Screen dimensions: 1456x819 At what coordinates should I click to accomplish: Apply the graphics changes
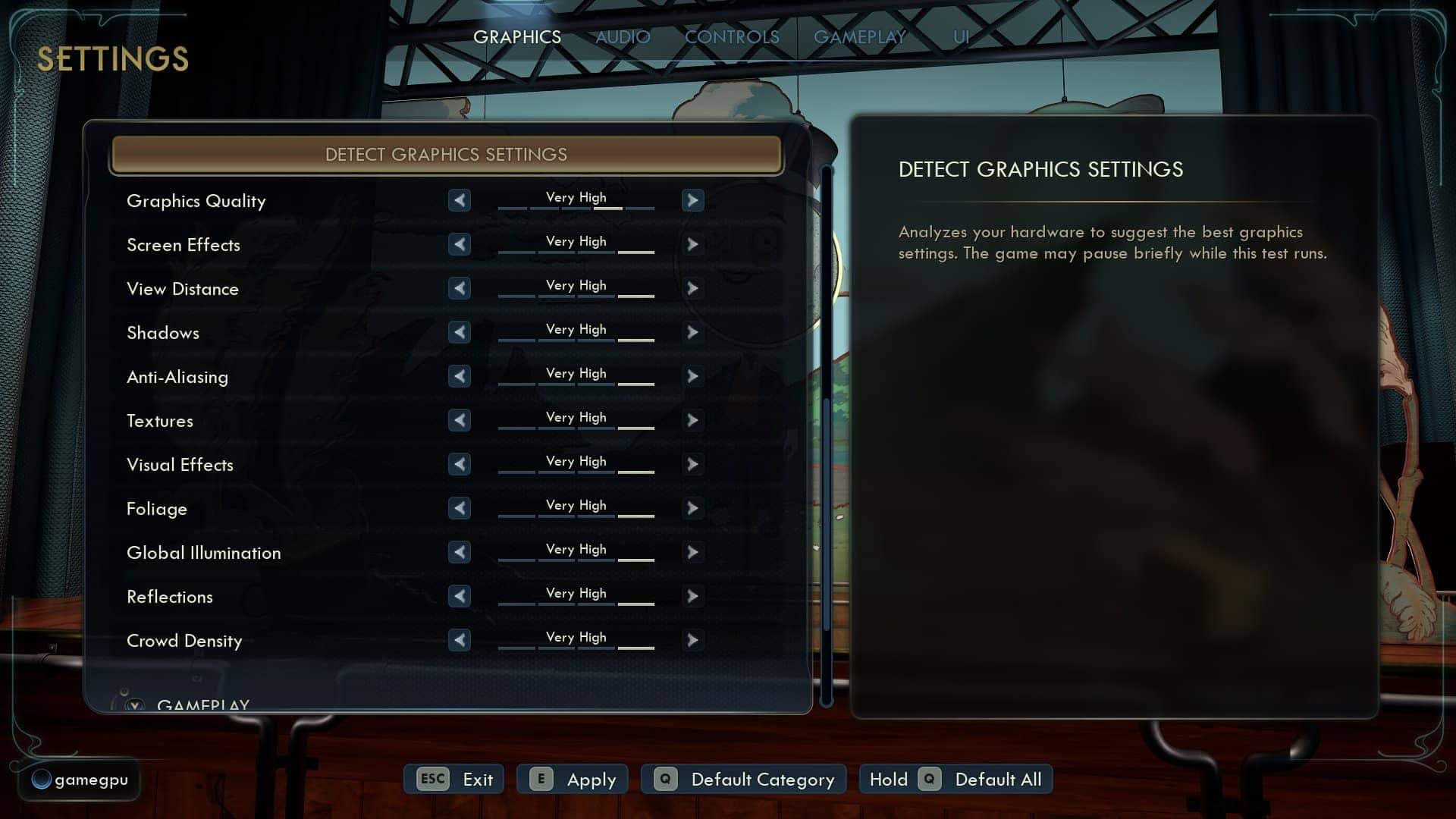tap(573, 780)
